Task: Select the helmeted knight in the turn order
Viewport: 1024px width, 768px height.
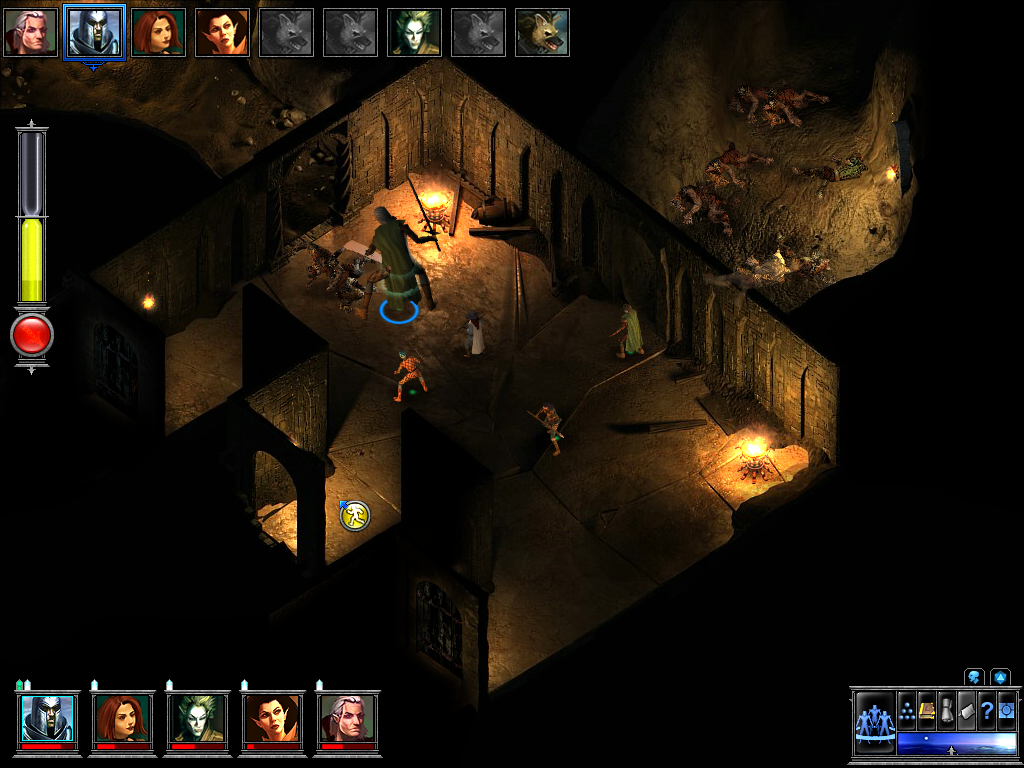Action: 94,32
